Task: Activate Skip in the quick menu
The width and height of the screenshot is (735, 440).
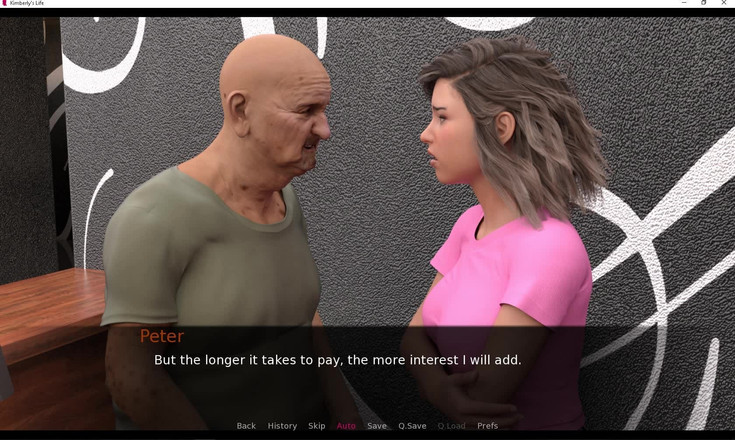Action: [x=317, y=426]
